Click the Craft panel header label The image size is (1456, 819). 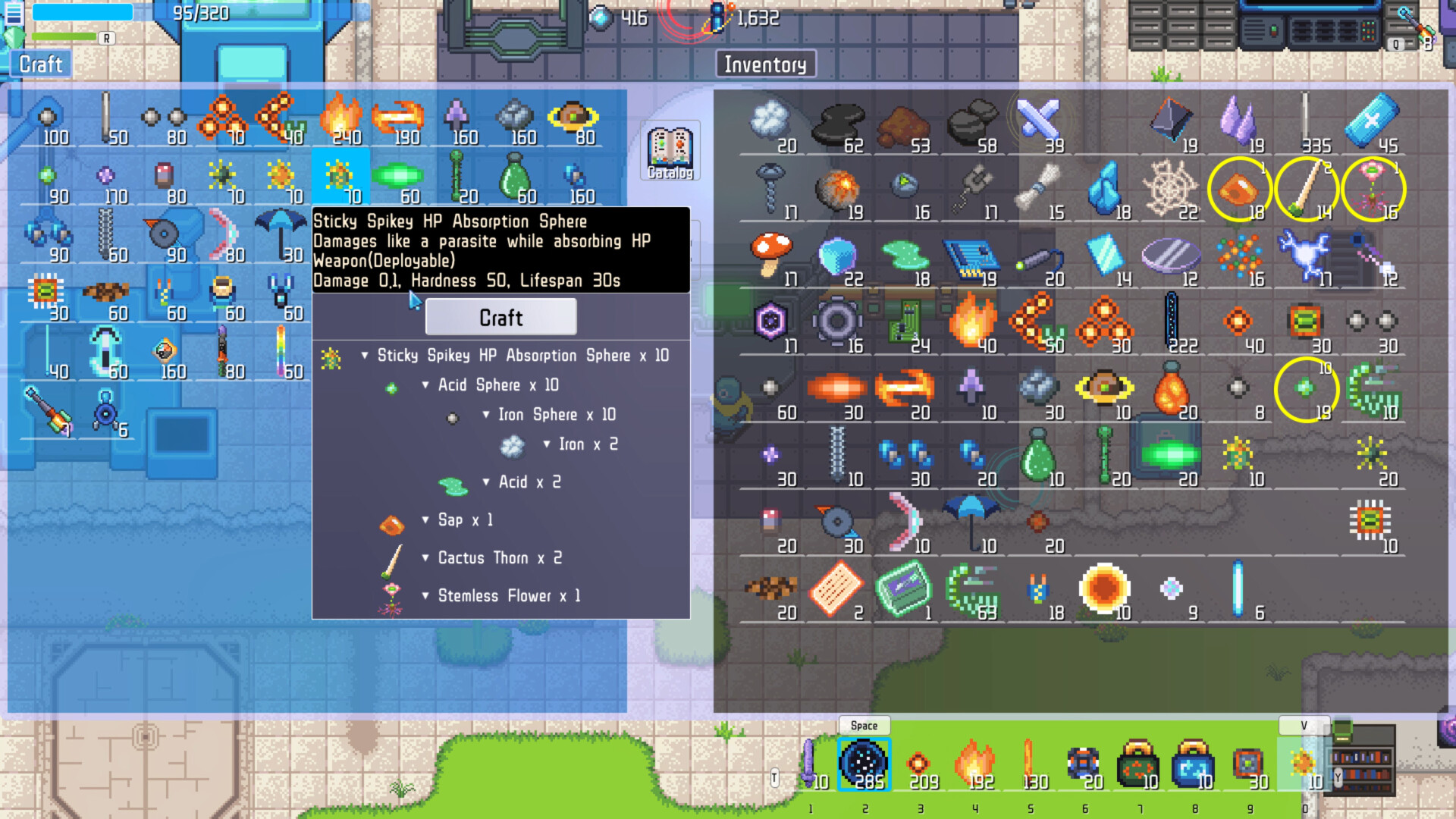(x=40, y=64)
